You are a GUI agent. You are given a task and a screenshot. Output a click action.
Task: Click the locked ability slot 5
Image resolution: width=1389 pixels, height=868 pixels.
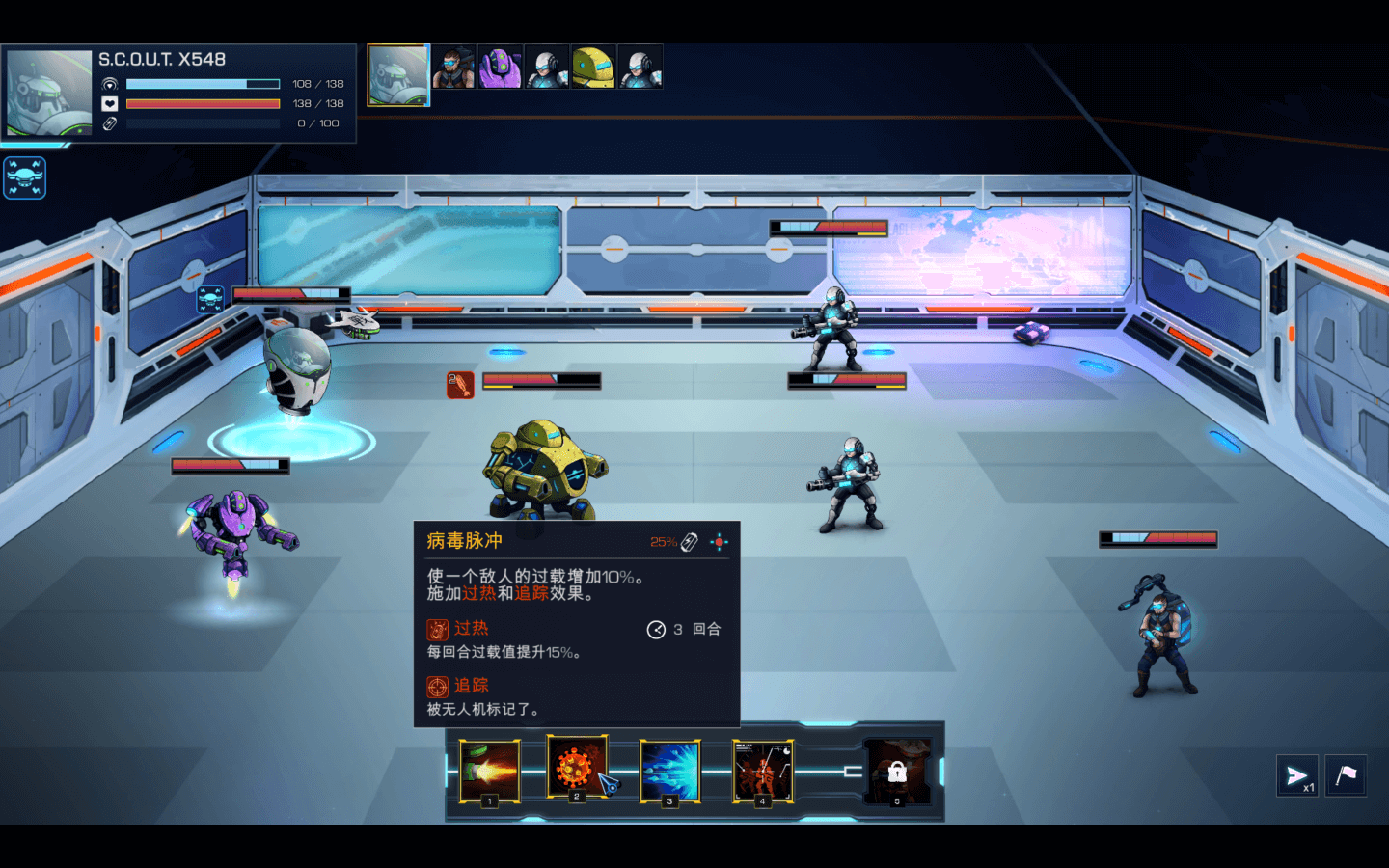(897, 772)
